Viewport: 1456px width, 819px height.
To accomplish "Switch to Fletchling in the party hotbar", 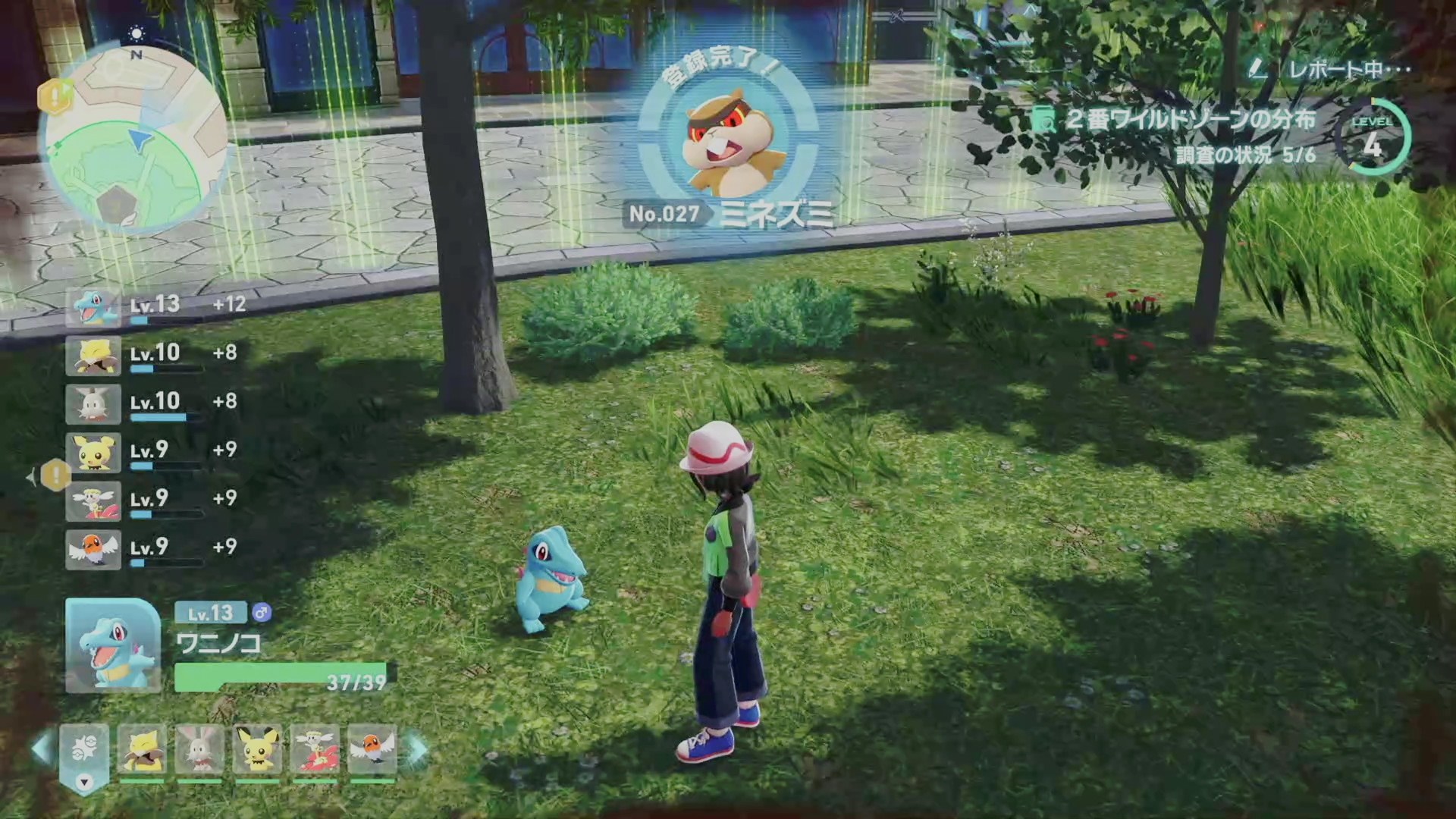I will 372,749.
